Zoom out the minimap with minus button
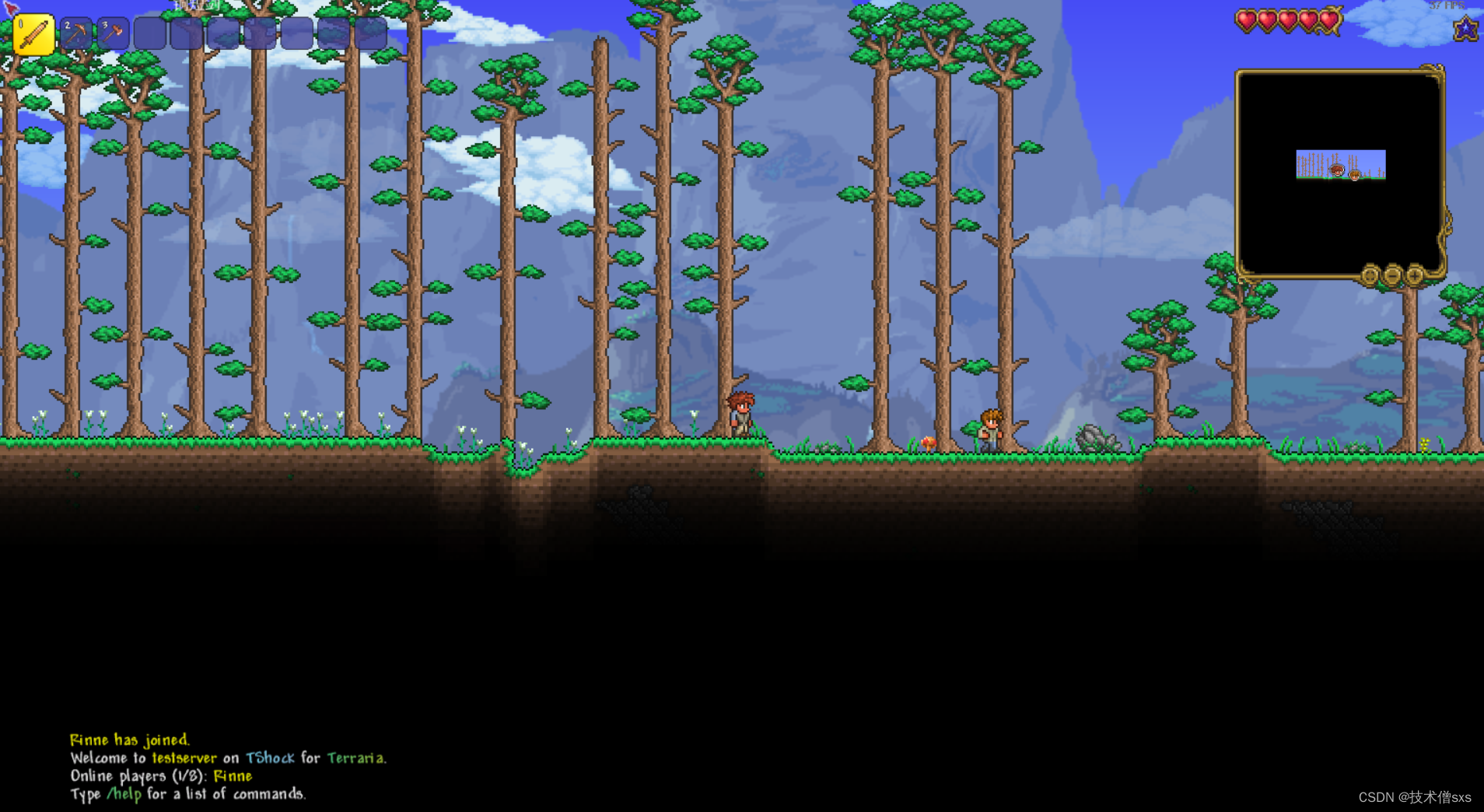The height and width of the screenshot is (812, 1484). pos(1392,275)
